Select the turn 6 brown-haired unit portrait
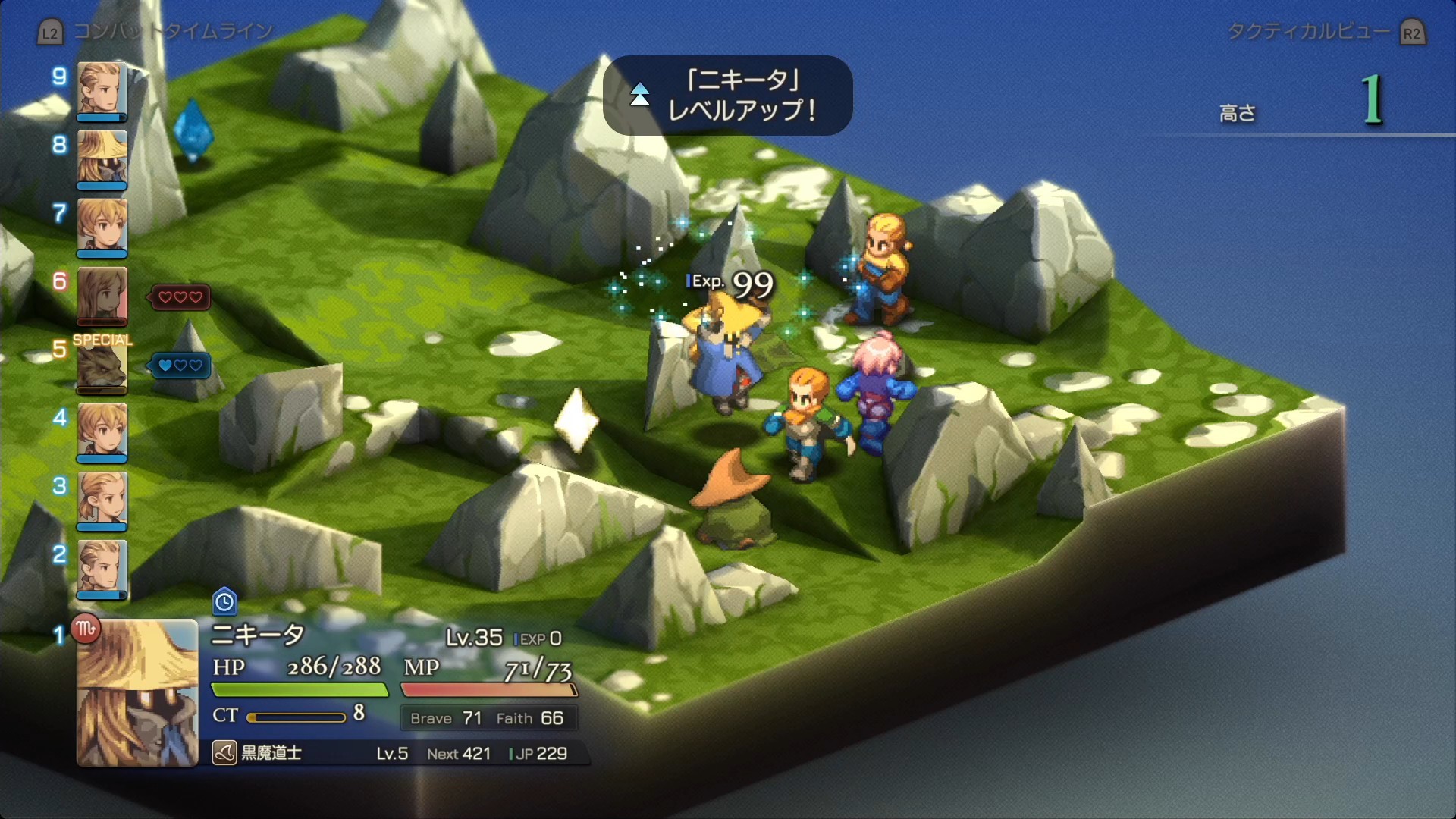The image size is (1456, 819). [102, 294]
